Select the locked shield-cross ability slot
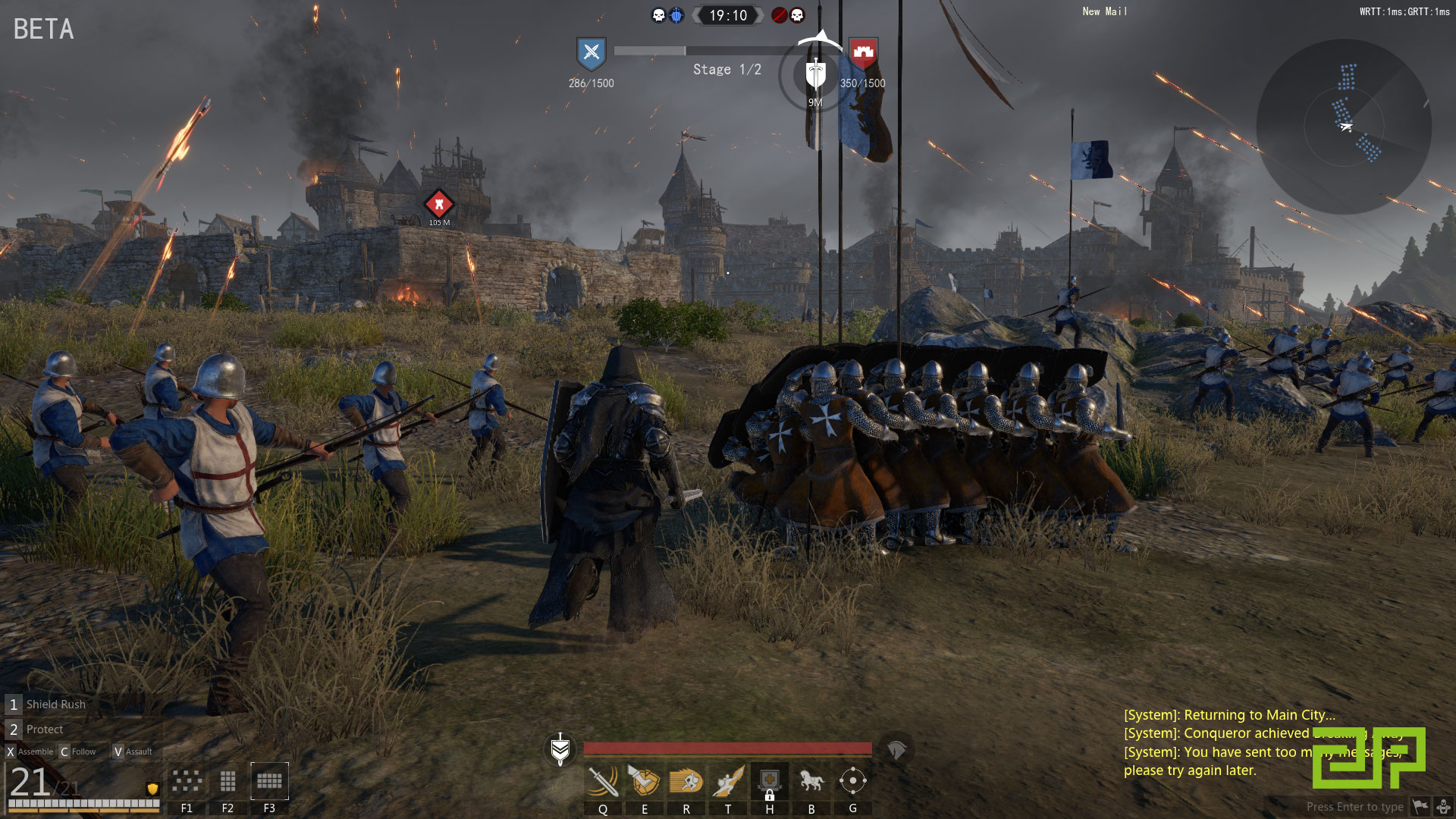Screen dimensions: 1456x819 coord(770,781)
